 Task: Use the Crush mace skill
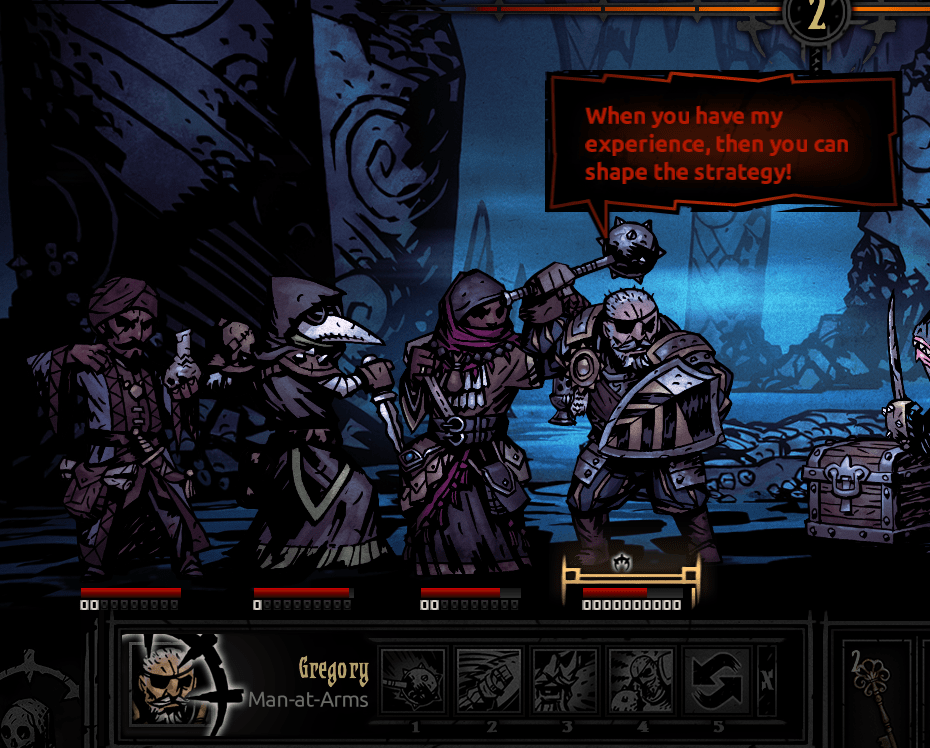(x=412, y=681)
